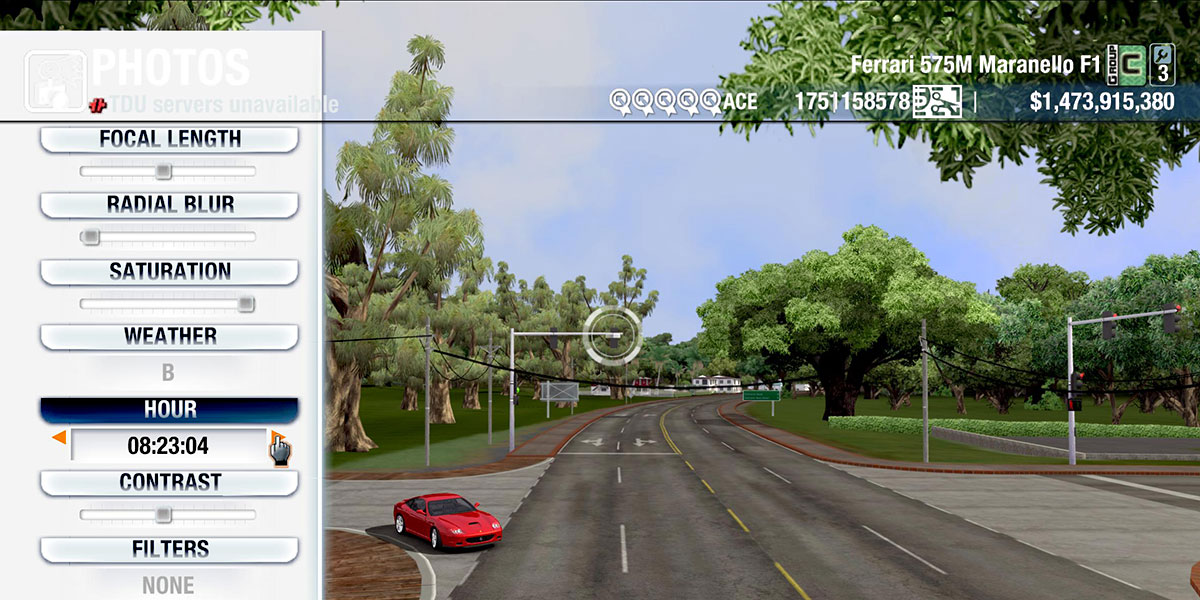Click the Saturation slider handle
The image size is (1200, 600).
pos(245,304)
